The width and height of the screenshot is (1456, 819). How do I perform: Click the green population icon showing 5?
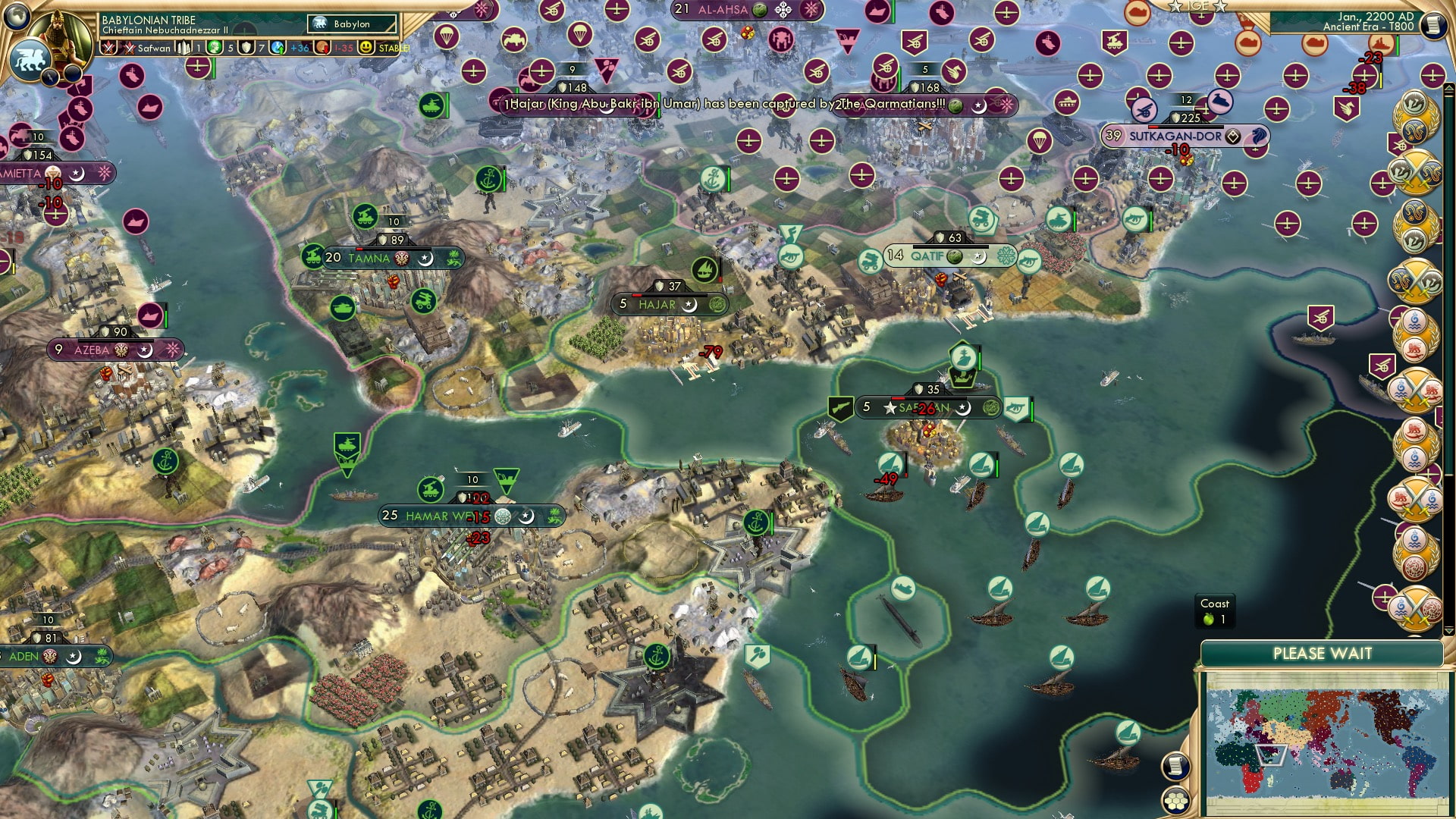(x=213, y=48)
